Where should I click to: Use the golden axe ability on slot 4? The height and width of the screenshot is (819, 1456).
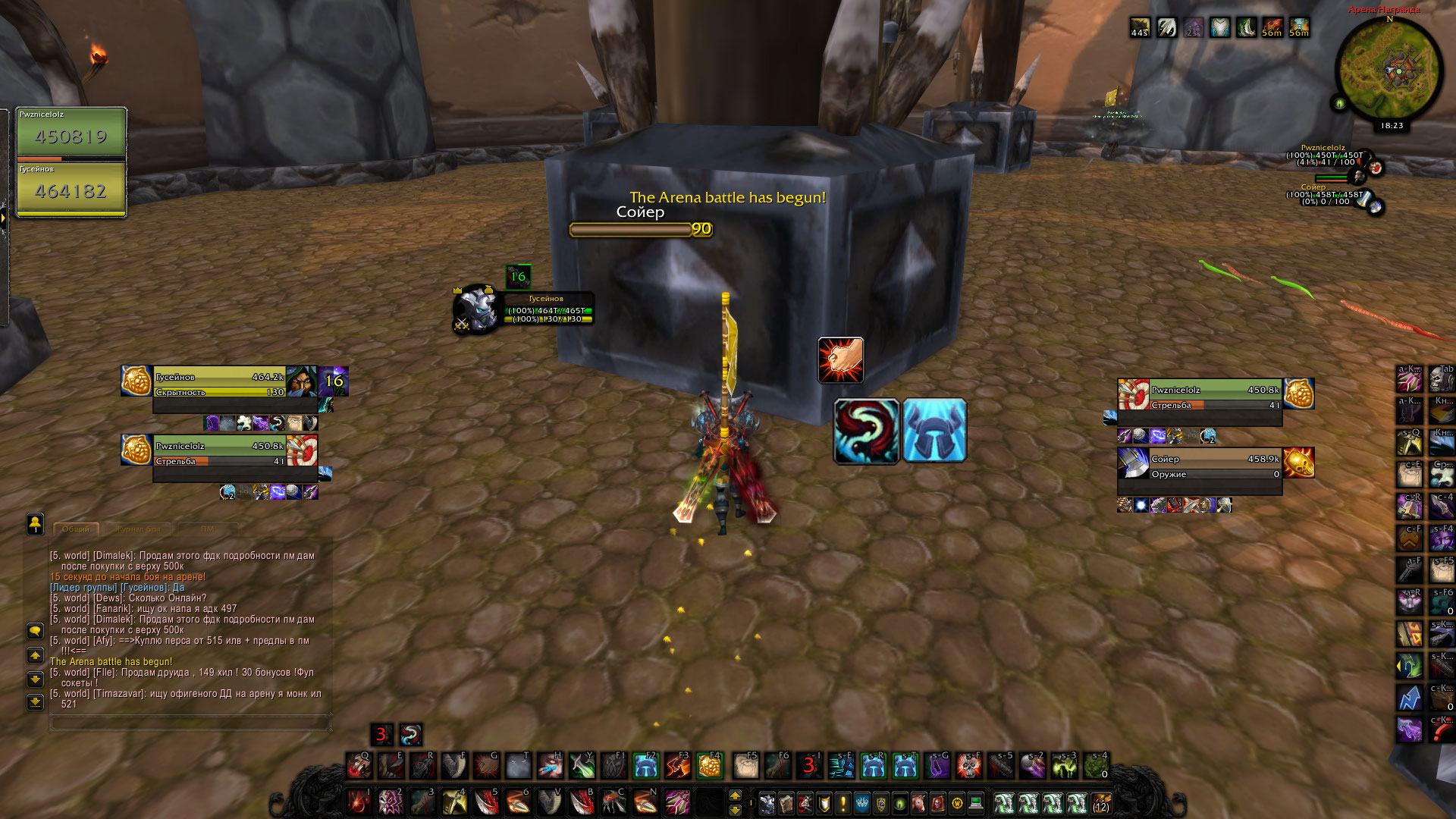(454, 802)
